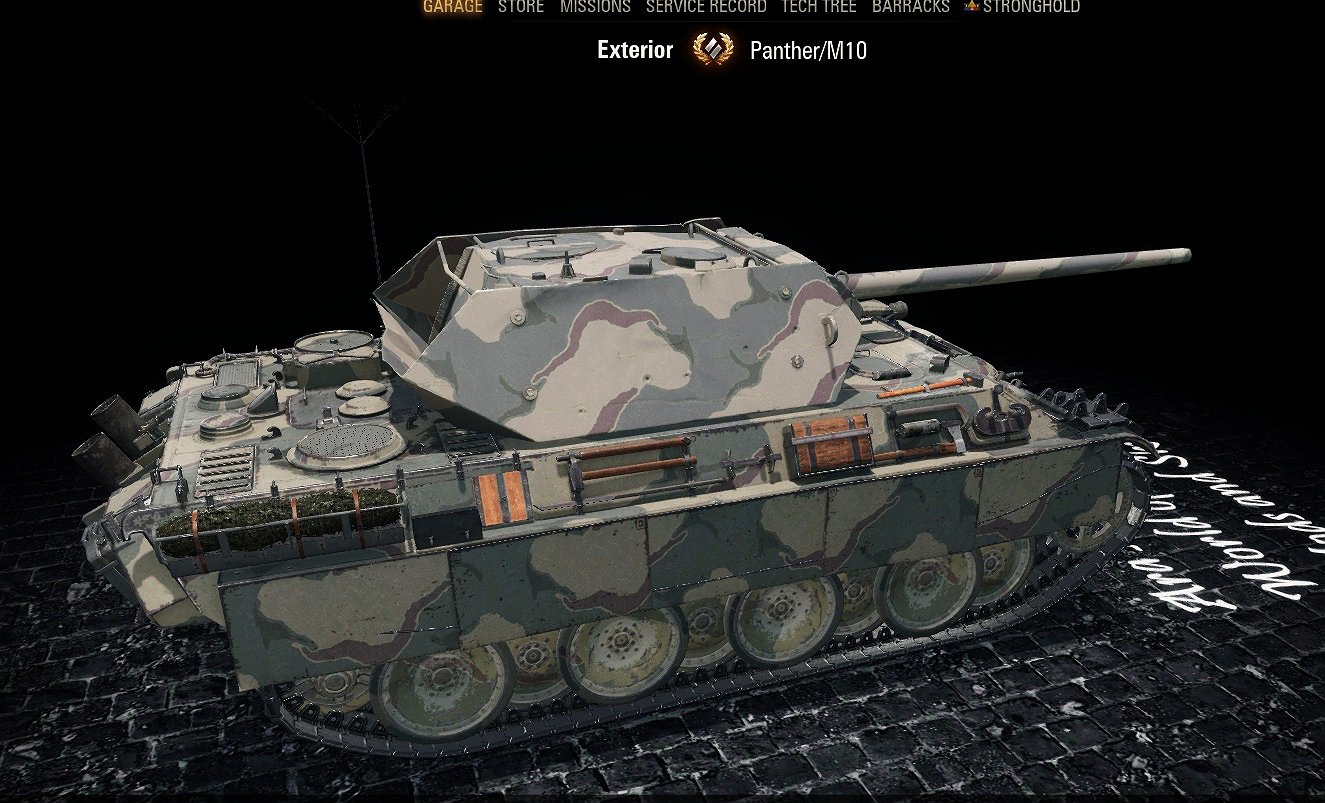
Task: Open the MISSIONS section
Action: [x=596, y=7]
